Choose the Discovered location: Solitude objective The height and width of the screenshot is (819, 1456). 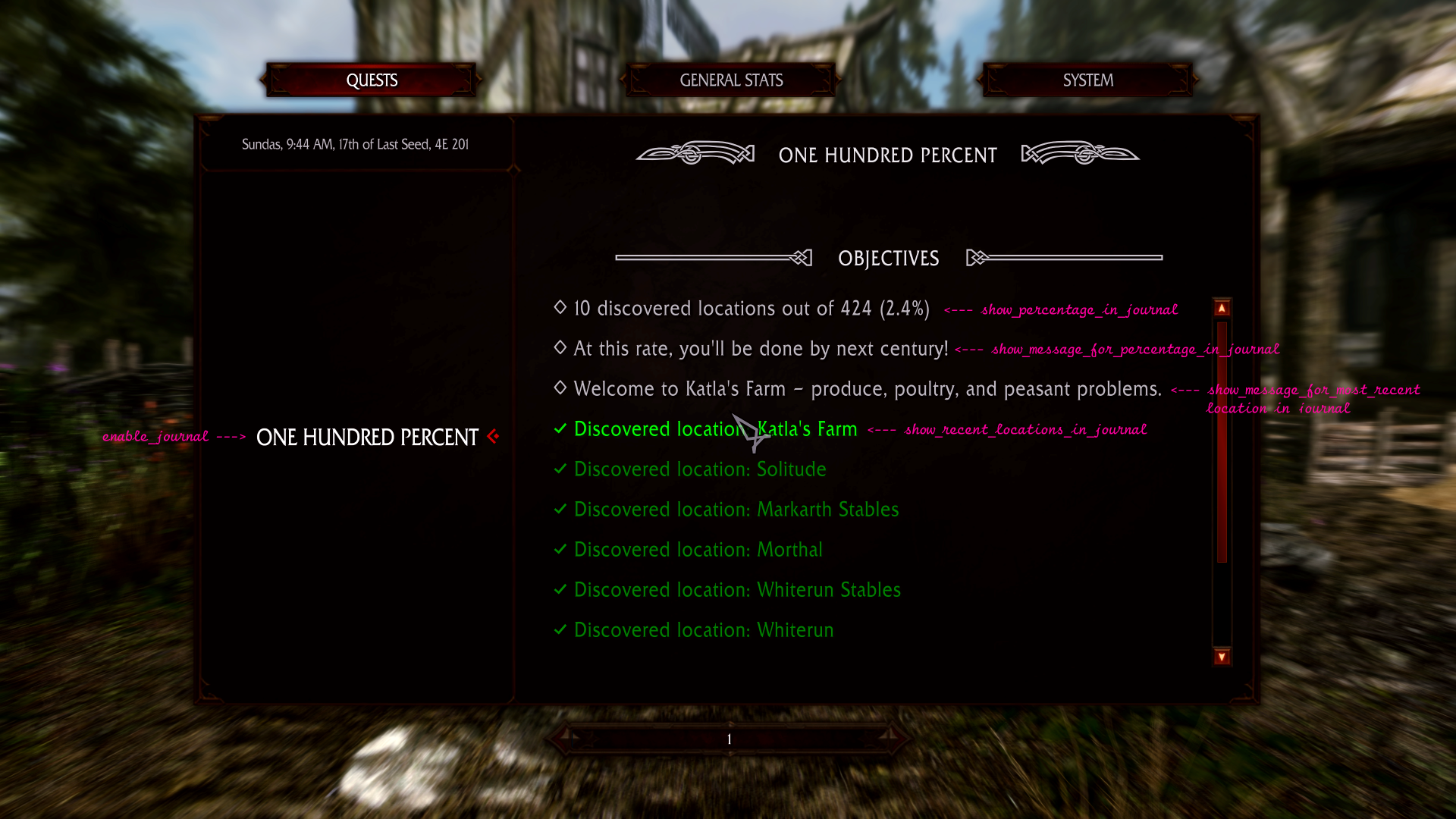click(x=699, y=469)
